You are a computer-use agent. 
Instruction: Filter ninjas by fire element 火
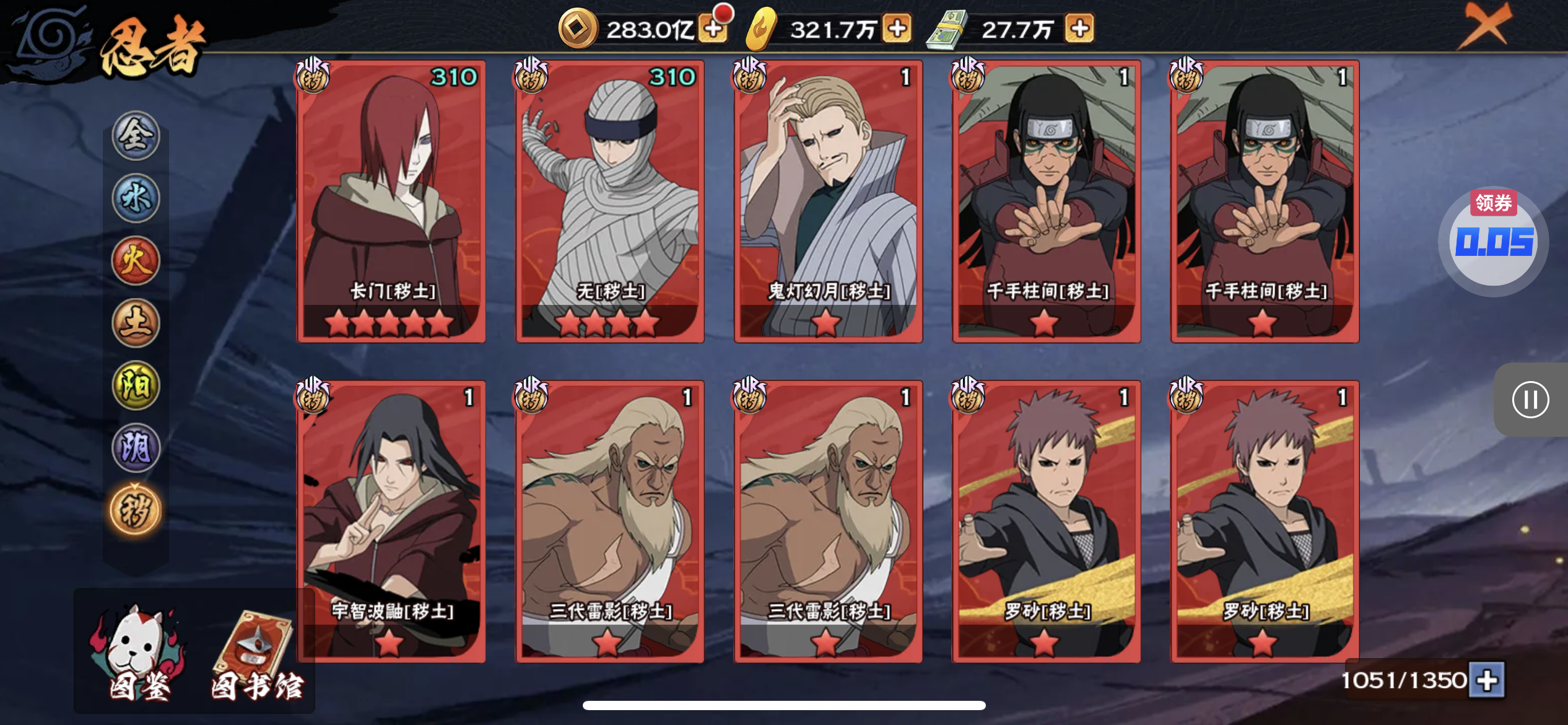[136, 260]
